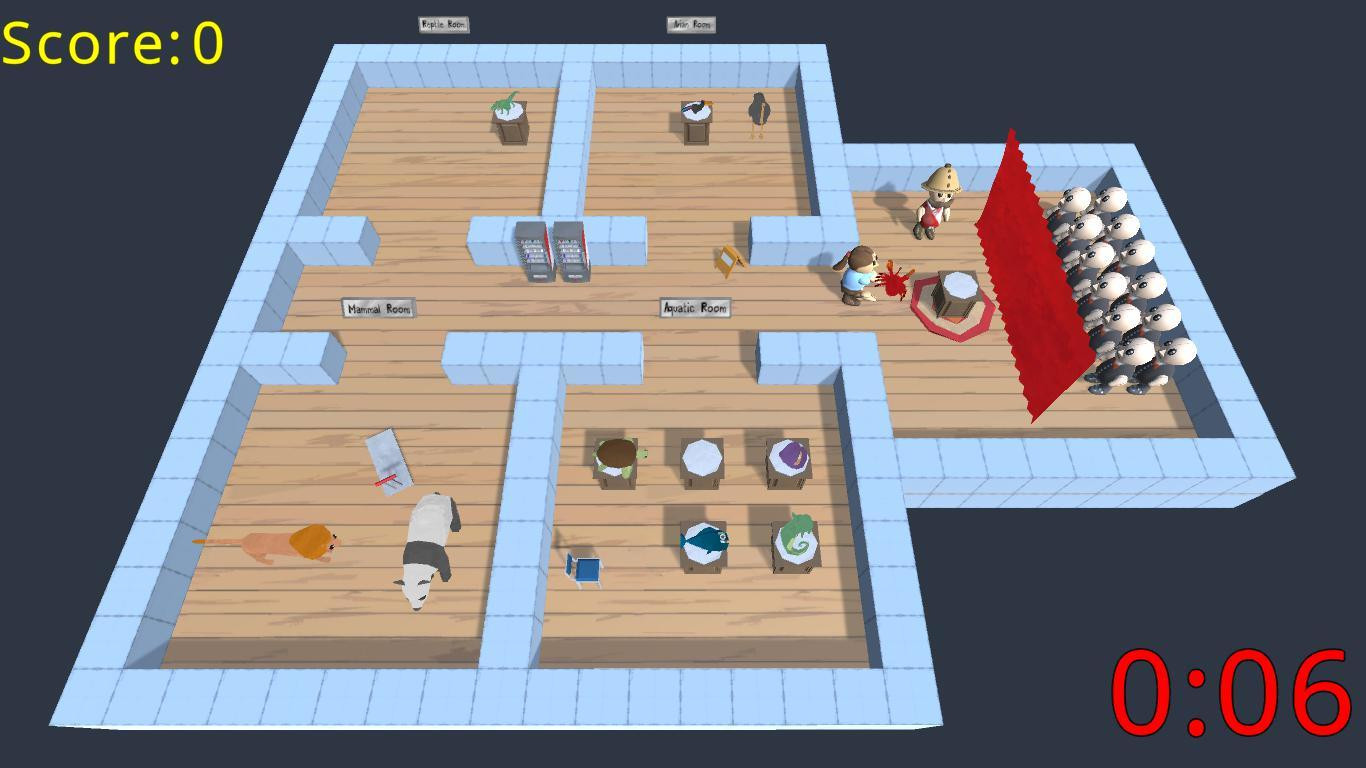Click the penguin standing in the Avian Room
The width and height of the screenshot is (1366, 768).
761,110
